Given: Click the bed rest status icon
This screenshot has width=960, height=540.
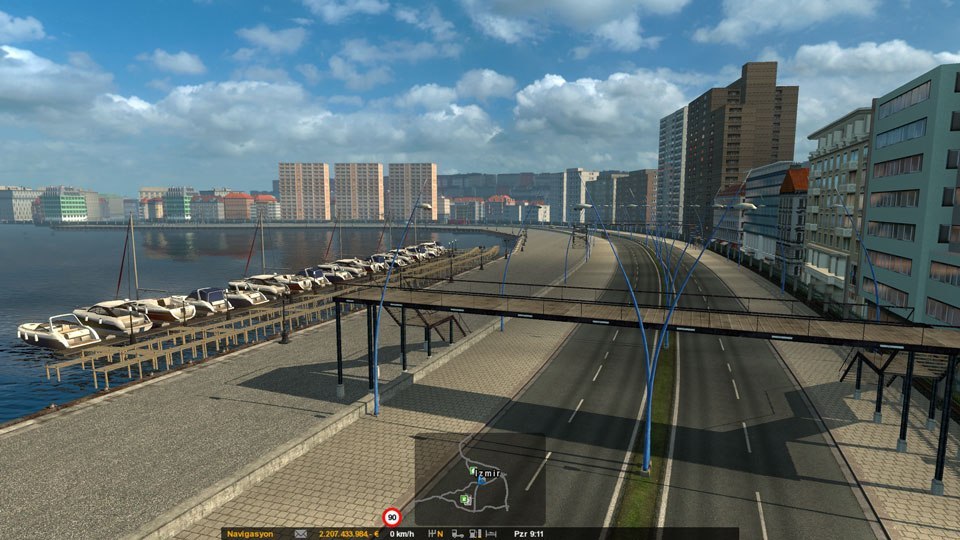Looking at the screenshot, I should (491, 534).
